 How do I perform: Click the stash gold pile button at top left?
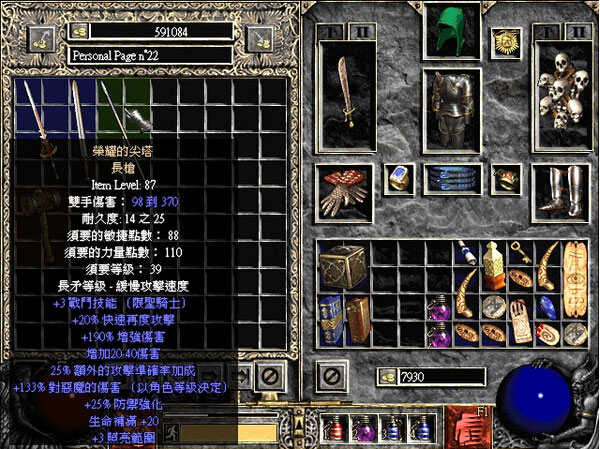pos(41,38)
